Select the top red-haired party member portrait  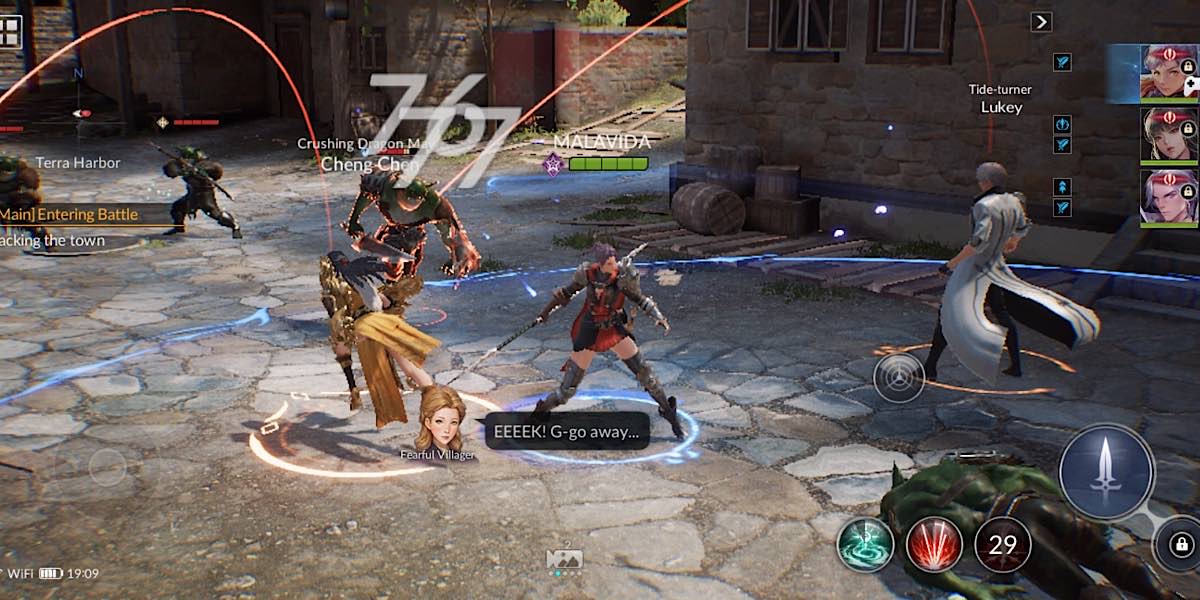(1168, 72)
